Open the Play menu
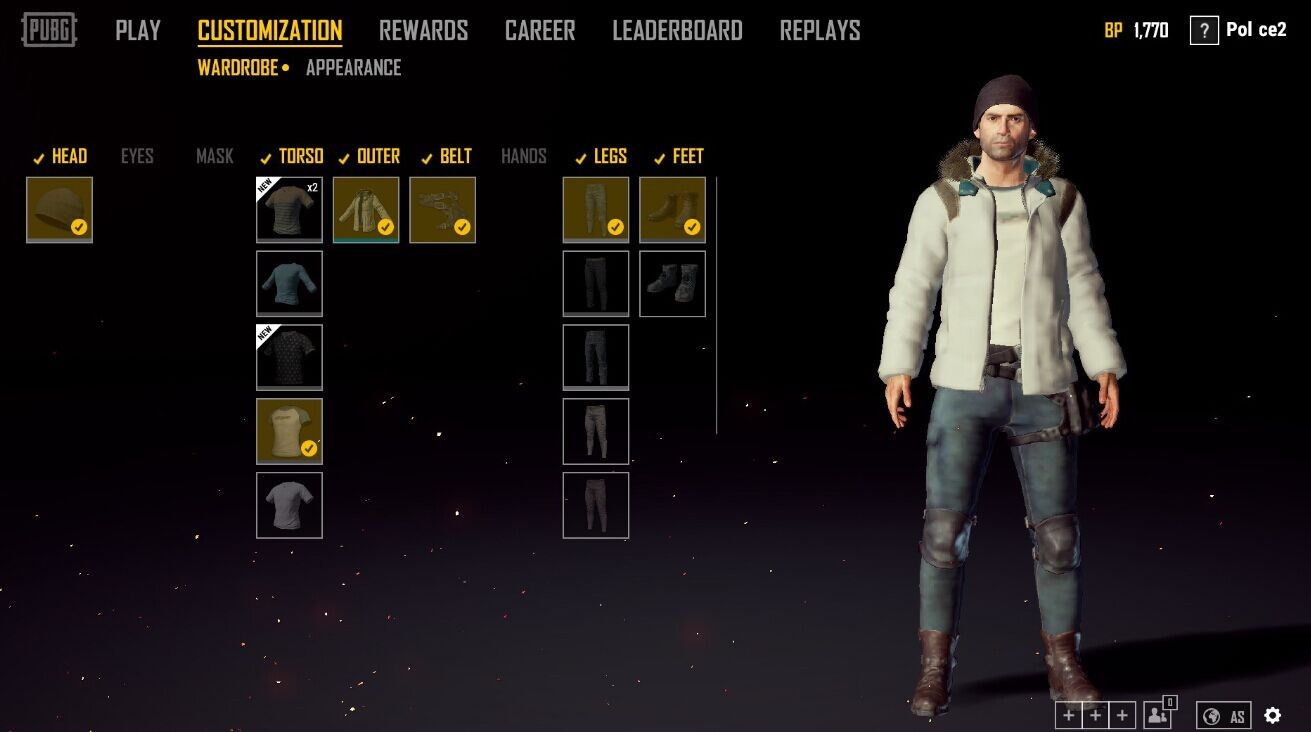The image size is (1311, 732). pos(138,31)
